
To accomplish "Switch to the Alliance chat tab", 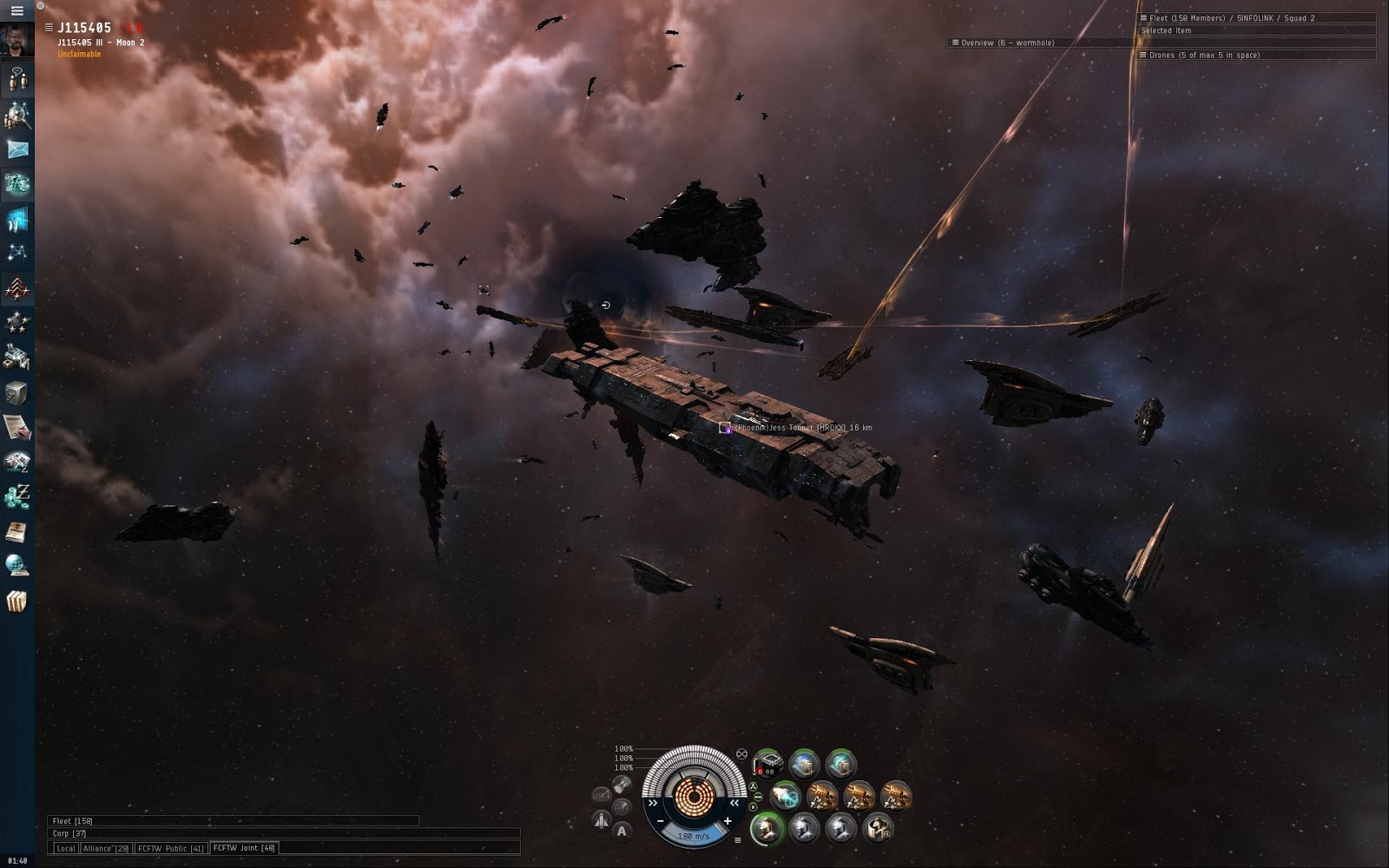I will pyautogui.click(x=106, y=848).
